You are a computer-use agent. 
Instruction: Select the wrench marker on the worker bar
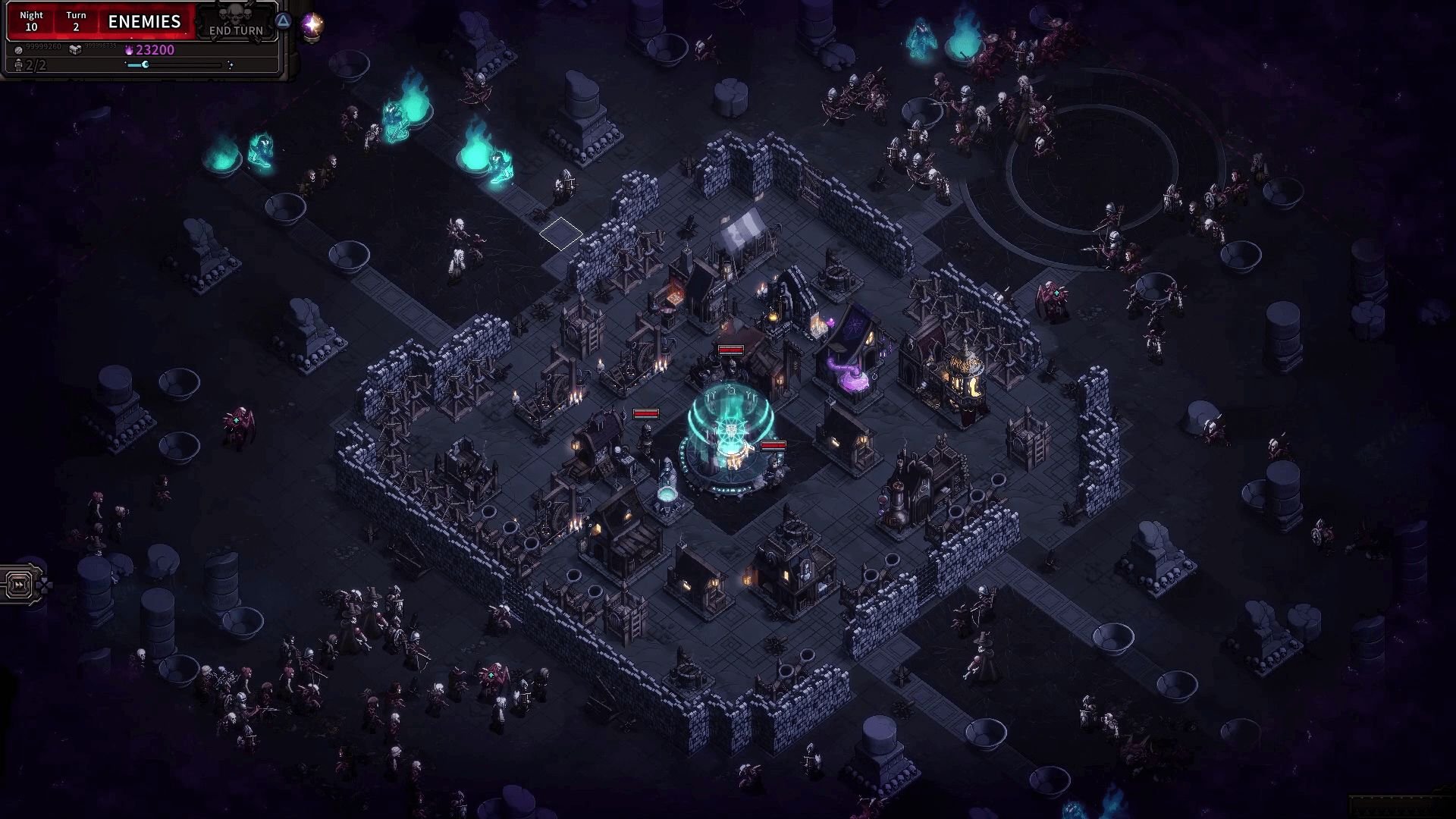(x=145, y=64)
